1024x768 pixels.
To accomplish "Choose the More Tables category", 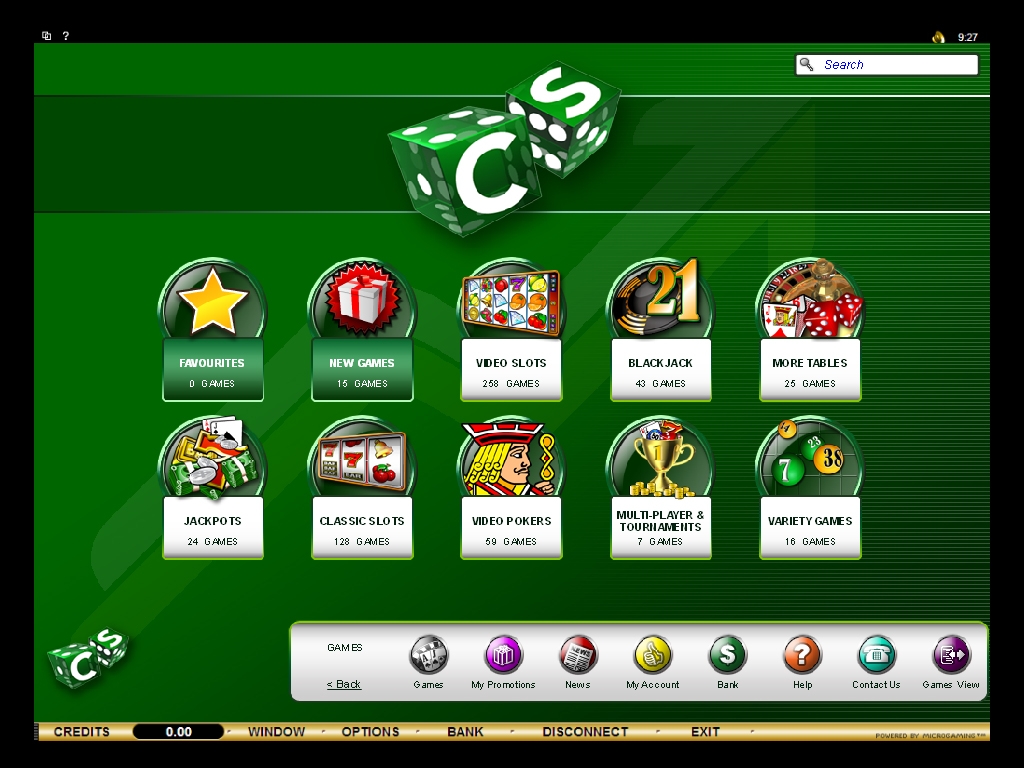I will click(x=809, y=368).
